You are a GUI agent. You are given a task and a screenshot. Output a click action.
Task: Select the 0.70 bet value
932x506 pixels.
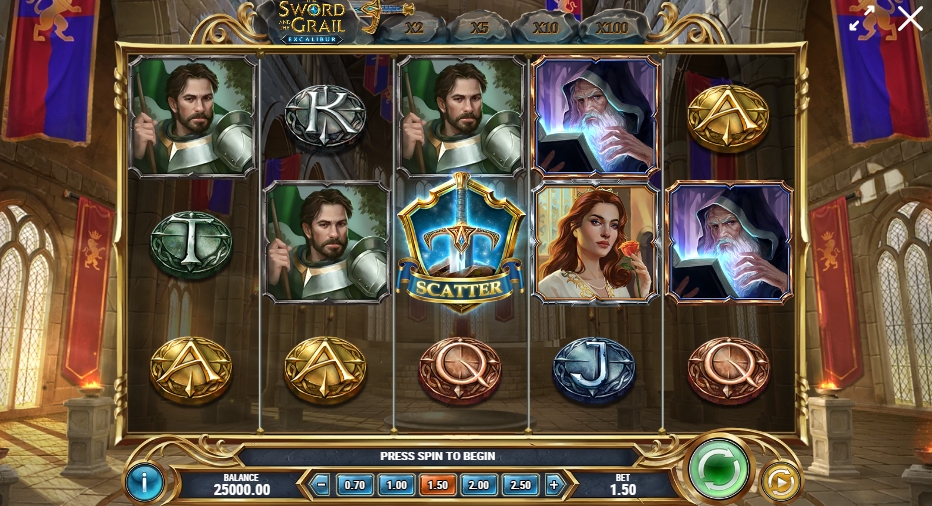pos(353,485)
